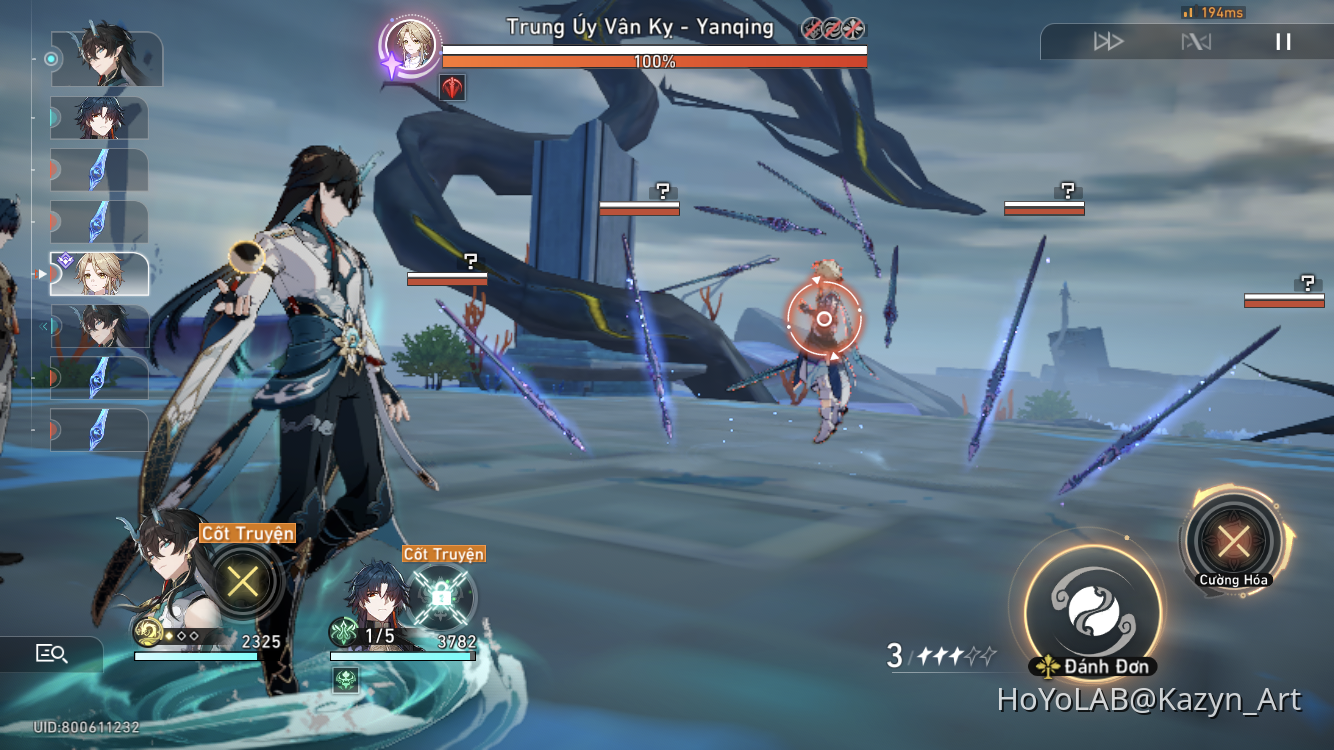Click the topmost turn-order Dan Heng portrait

(x=106, y=59)
